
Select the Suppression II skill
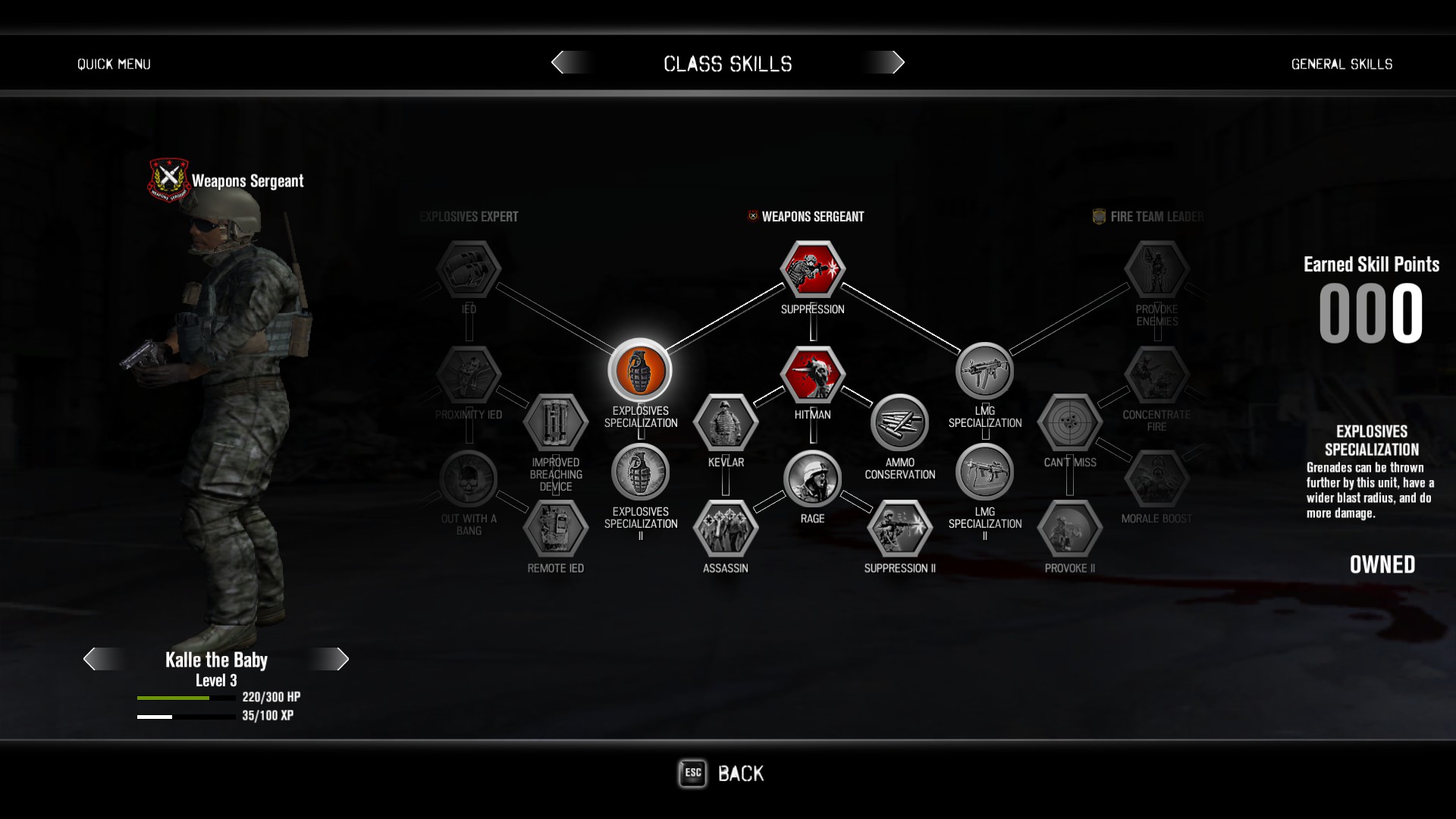pyautogui.click(x=899, y=529)
